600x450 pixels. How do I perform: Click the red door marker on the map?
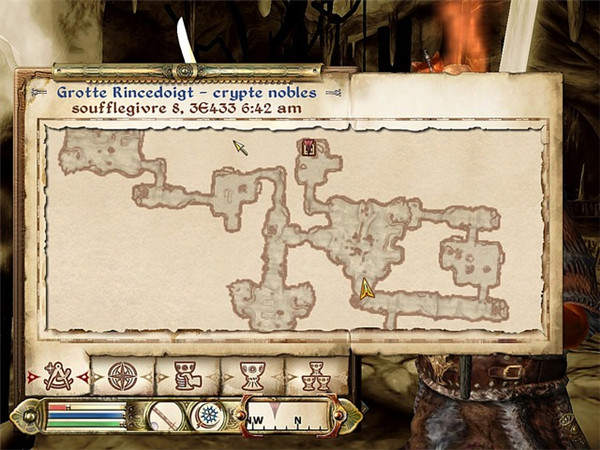(309, 148)
